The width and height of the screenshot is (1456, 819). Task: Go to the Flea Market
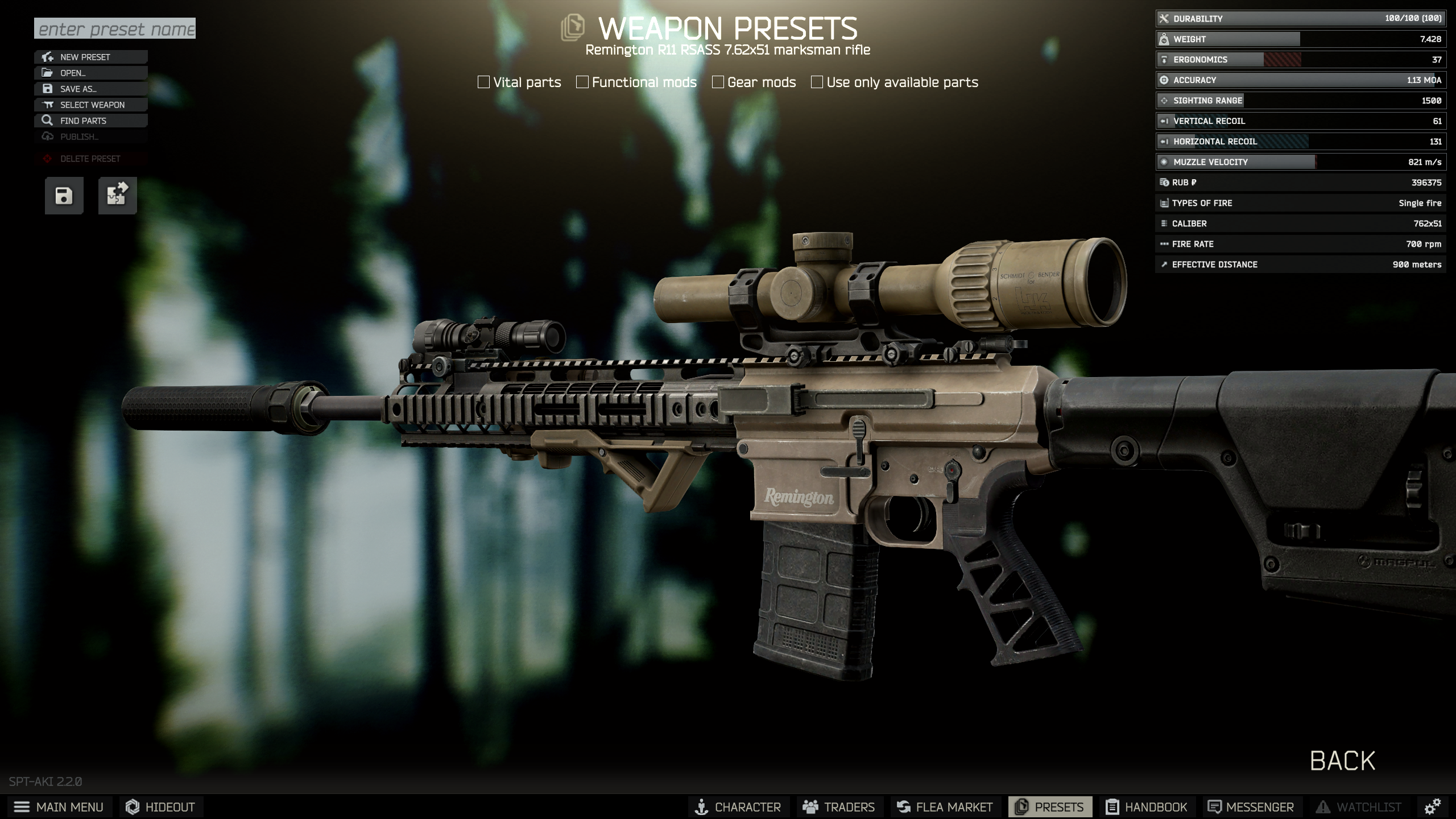[945, 807]
